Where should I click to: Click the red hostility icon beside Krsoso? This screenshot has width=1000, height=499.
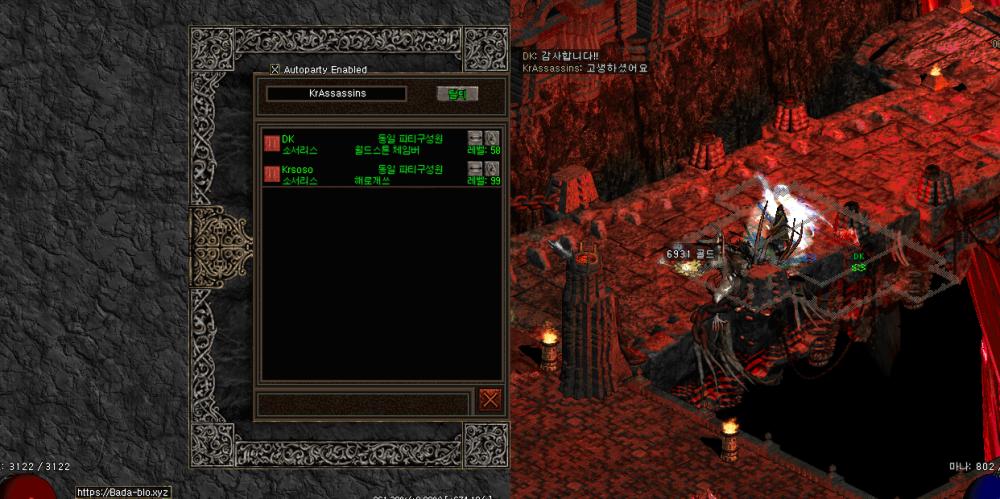(271, 175)
